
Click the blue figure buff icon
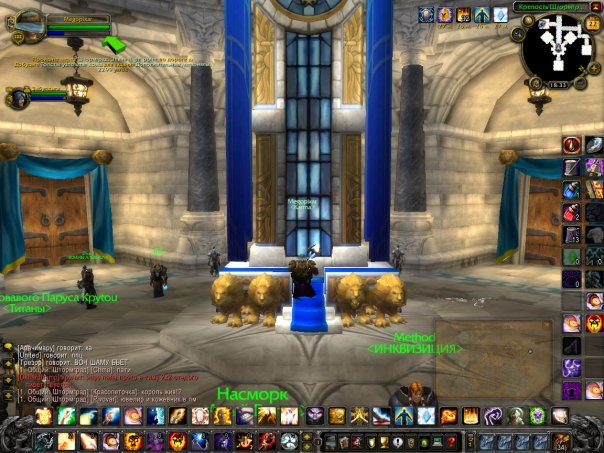click(481, 14)
